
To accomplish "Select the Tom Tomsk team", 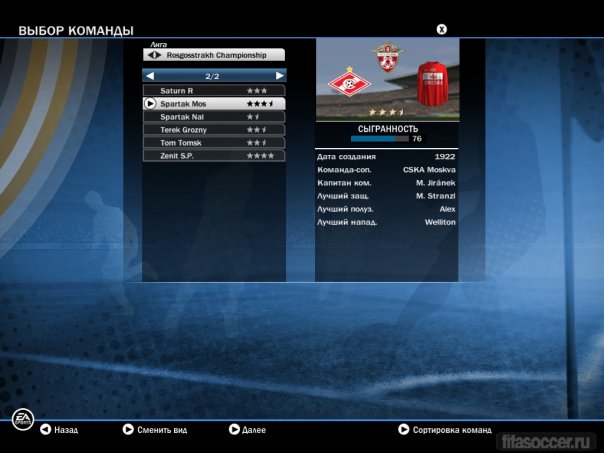I will click(214, 143).
